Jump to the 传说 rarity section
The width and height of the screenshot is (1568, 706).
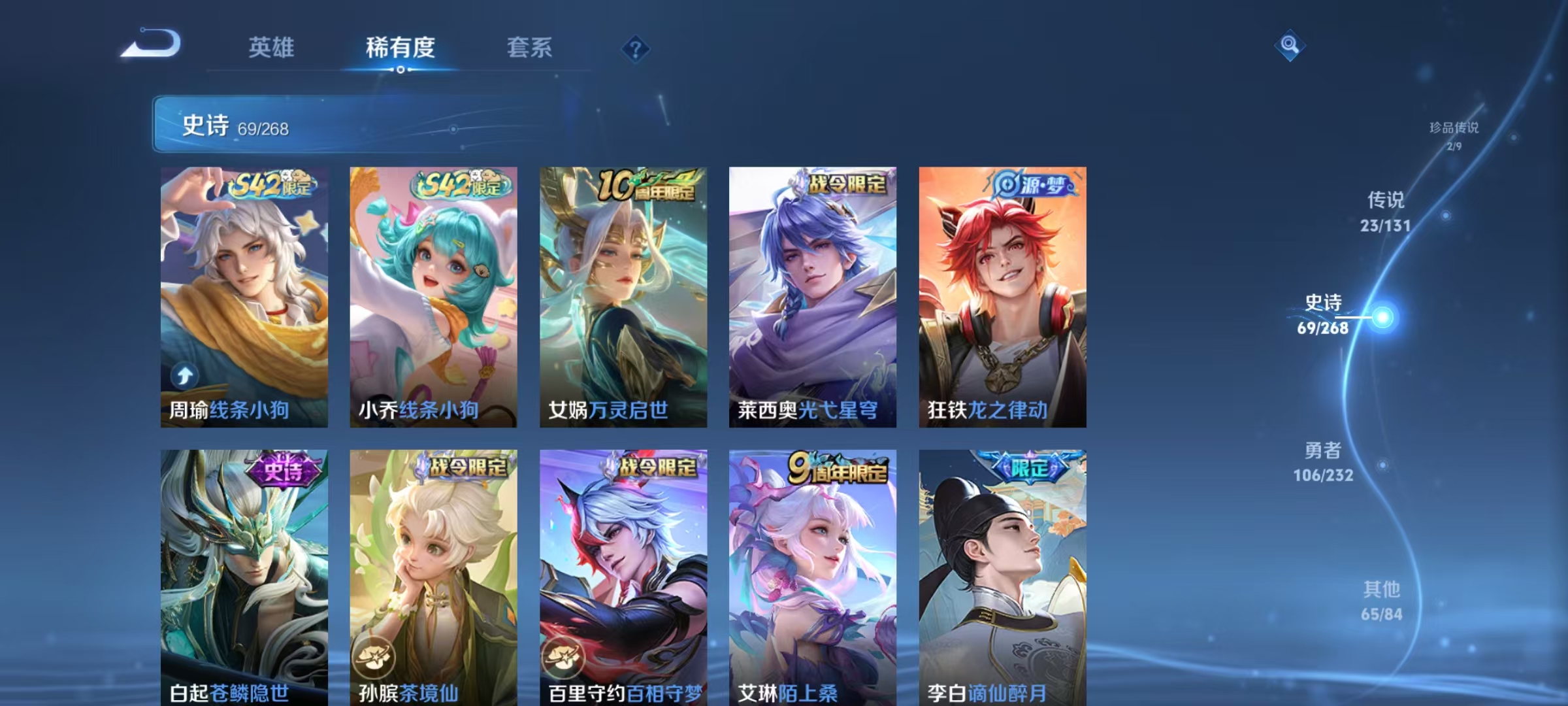[x=1386, y=211]
